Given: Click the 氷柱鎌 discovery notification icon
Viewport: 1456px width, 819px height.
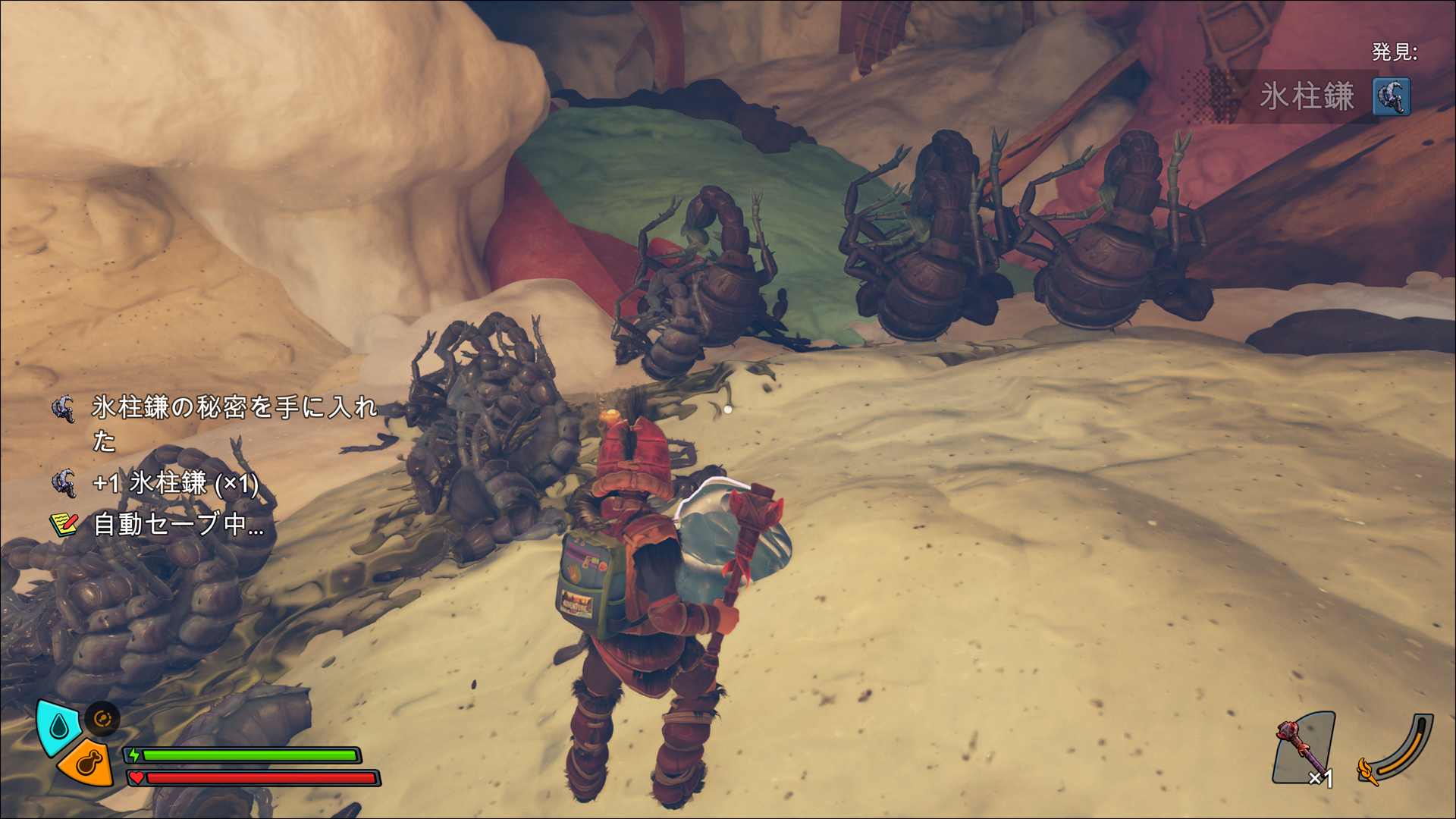Looking at the screenshot, I should [1392, 97].
